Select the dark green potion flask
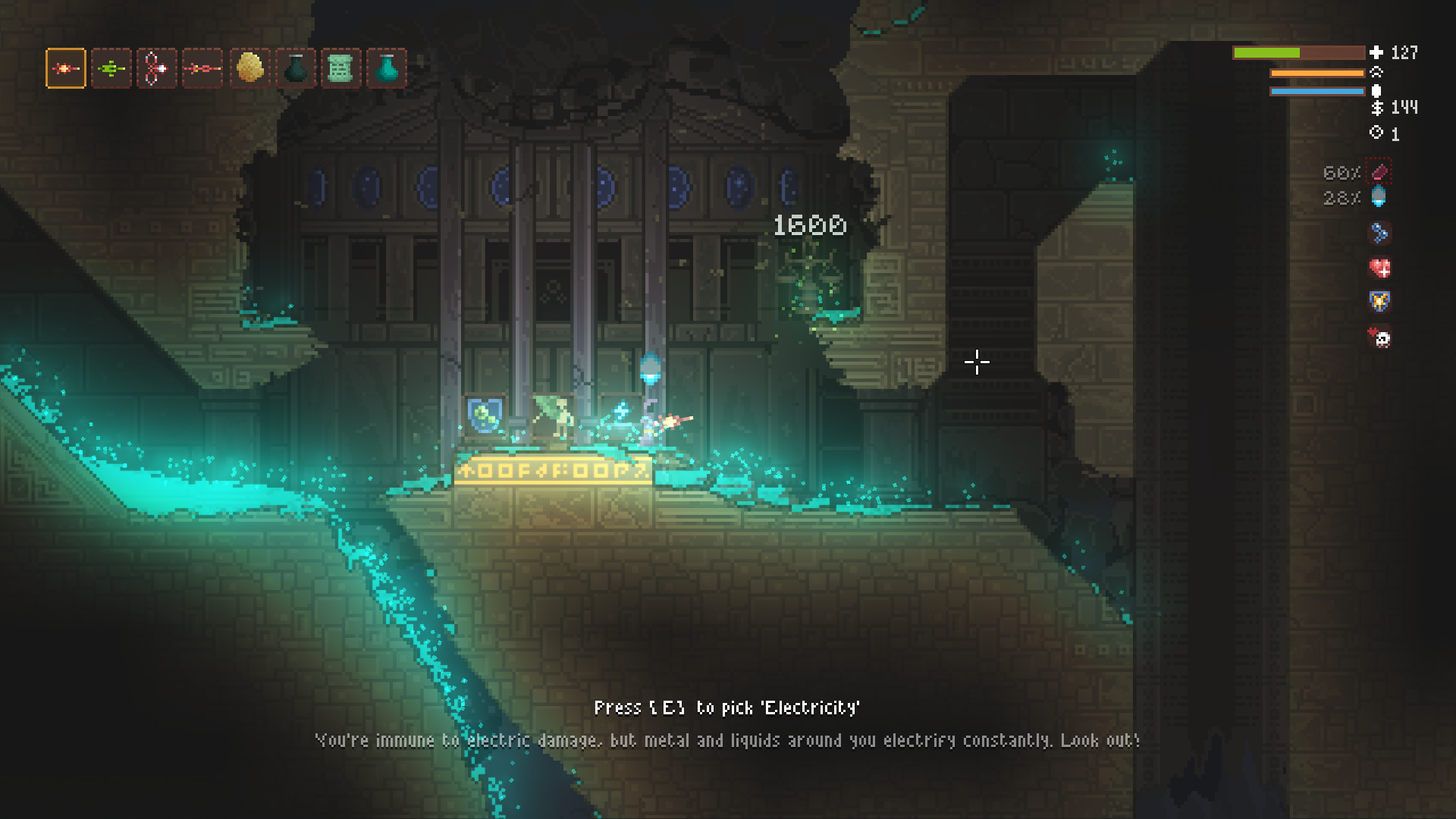 tap(295, 69)
